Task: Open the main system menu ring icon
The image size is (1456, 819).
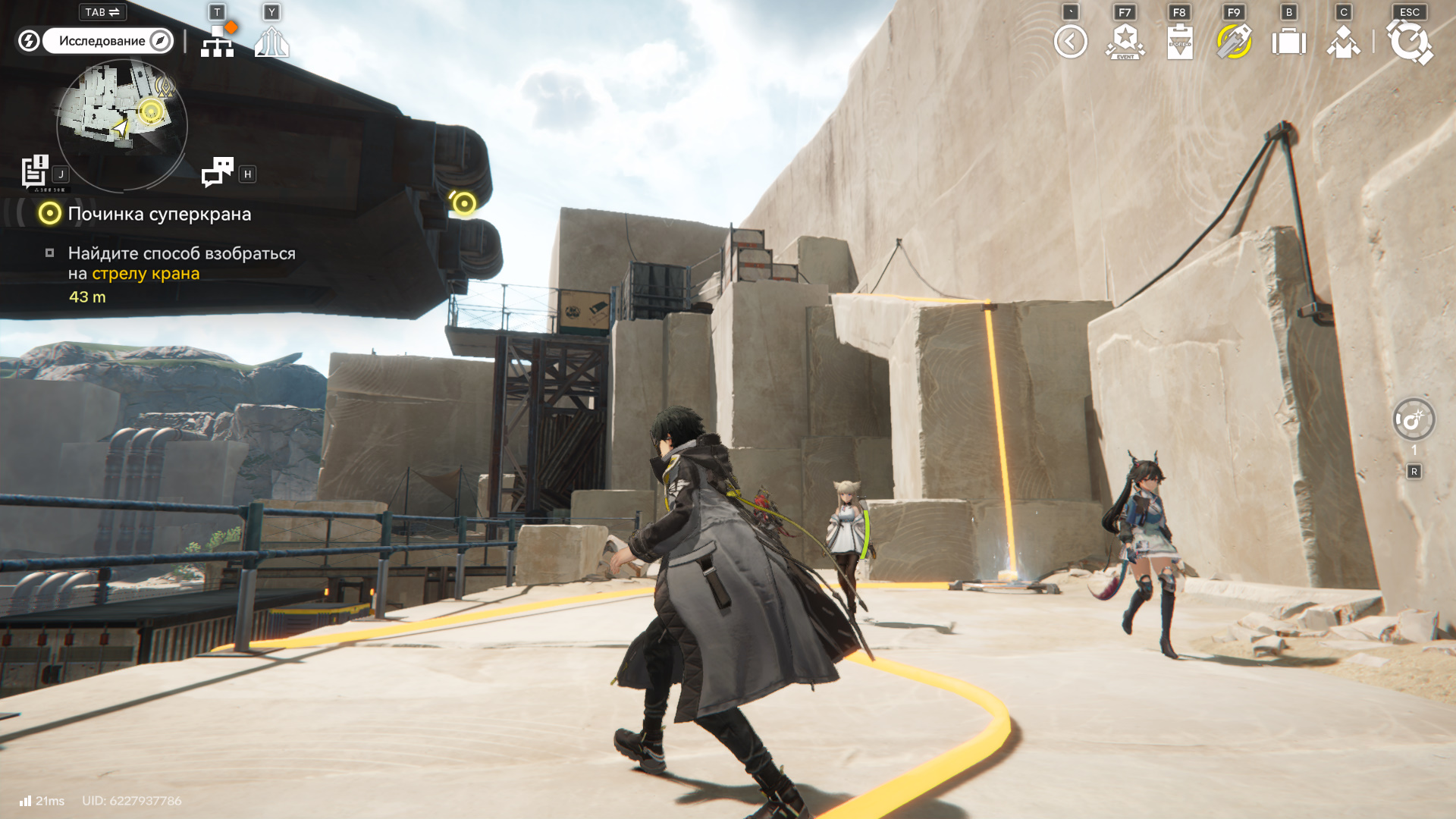Action: click(1409, 42)
